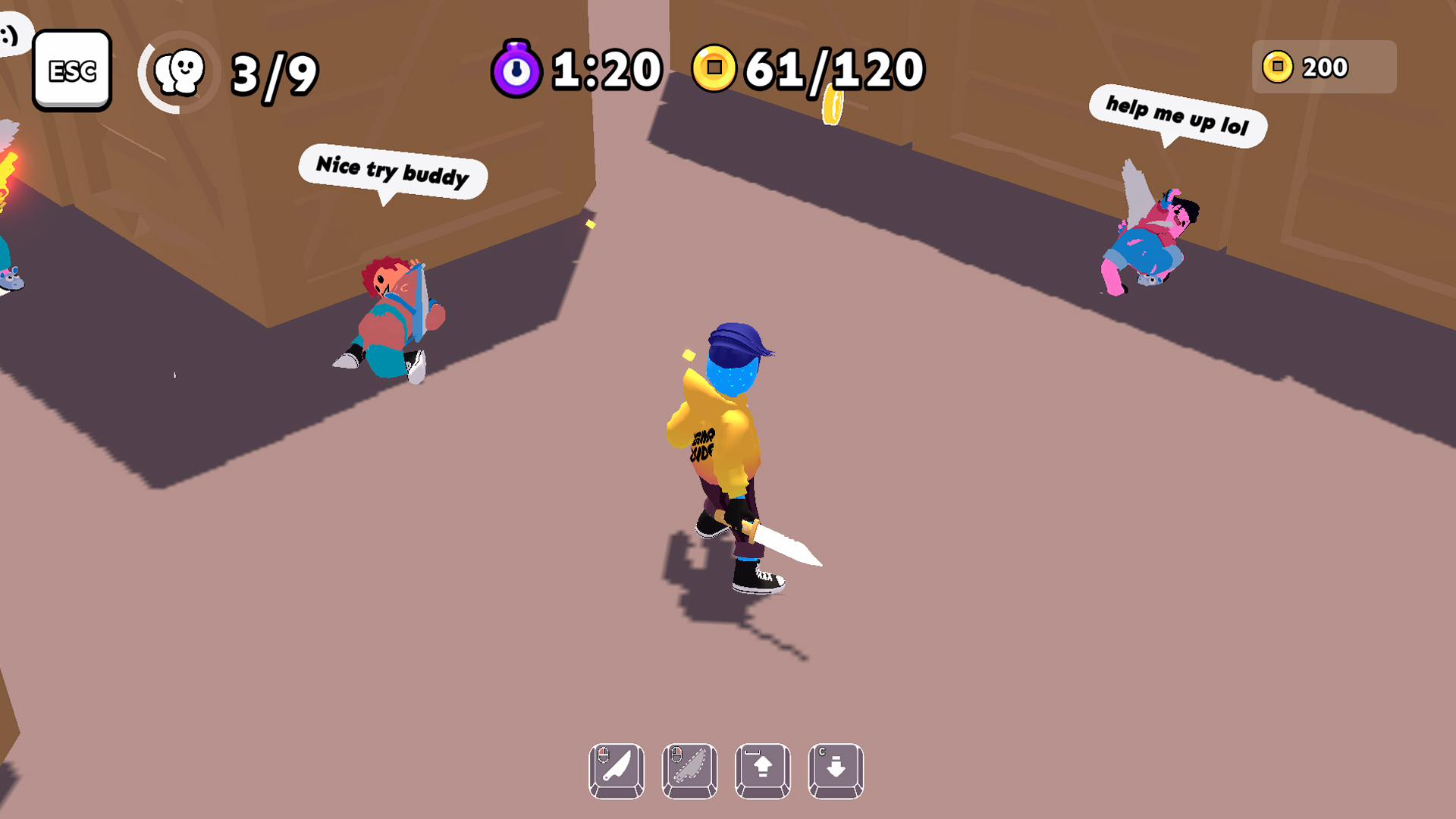Image resolution: width=1456 pixels, height=819 pixels.
Task: Click the floating gold coin near the wall
Action: tap(833, 105)
